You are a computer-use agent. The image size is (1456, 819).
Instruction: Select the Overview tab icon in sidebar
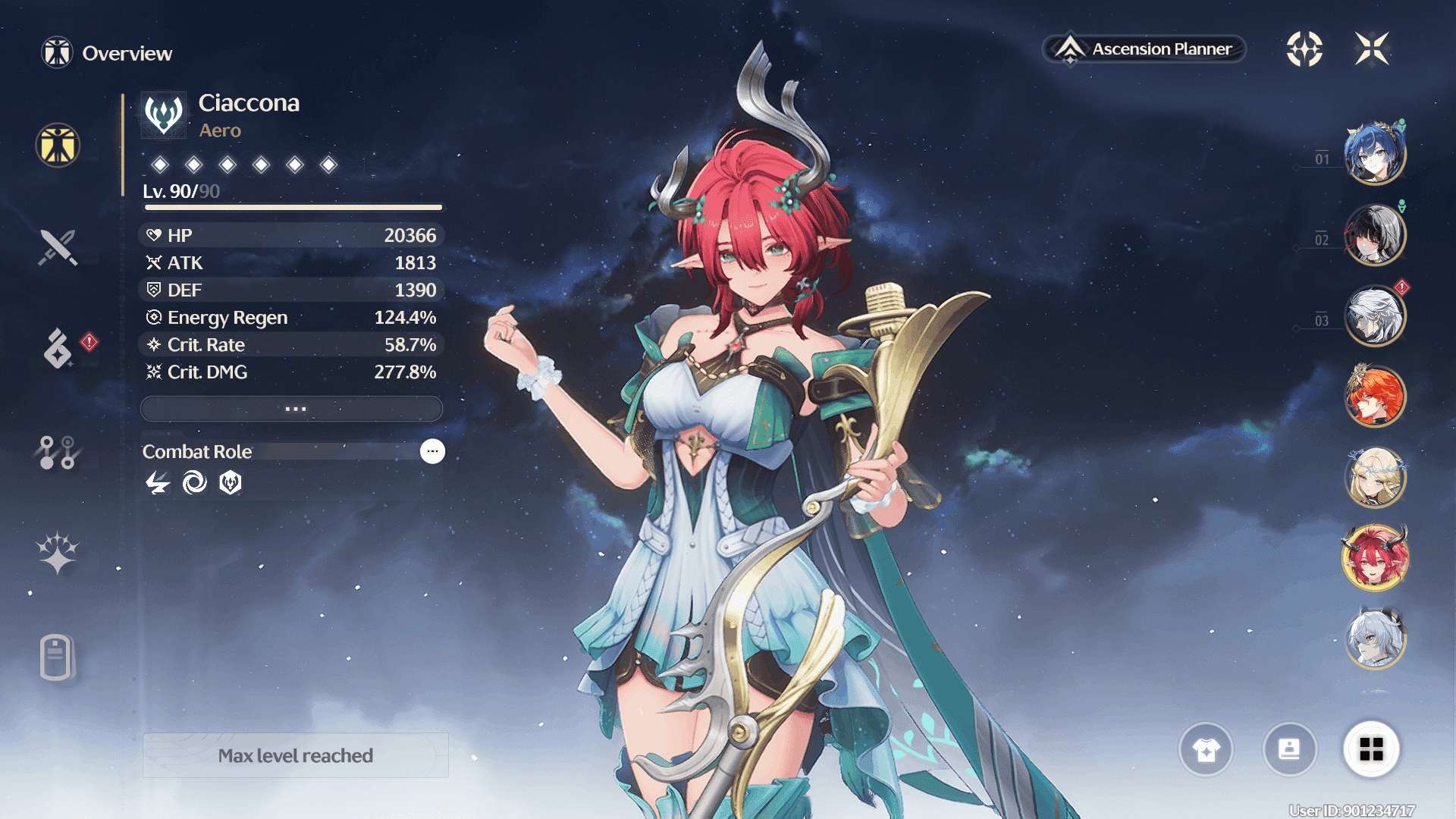coord(58,145)
